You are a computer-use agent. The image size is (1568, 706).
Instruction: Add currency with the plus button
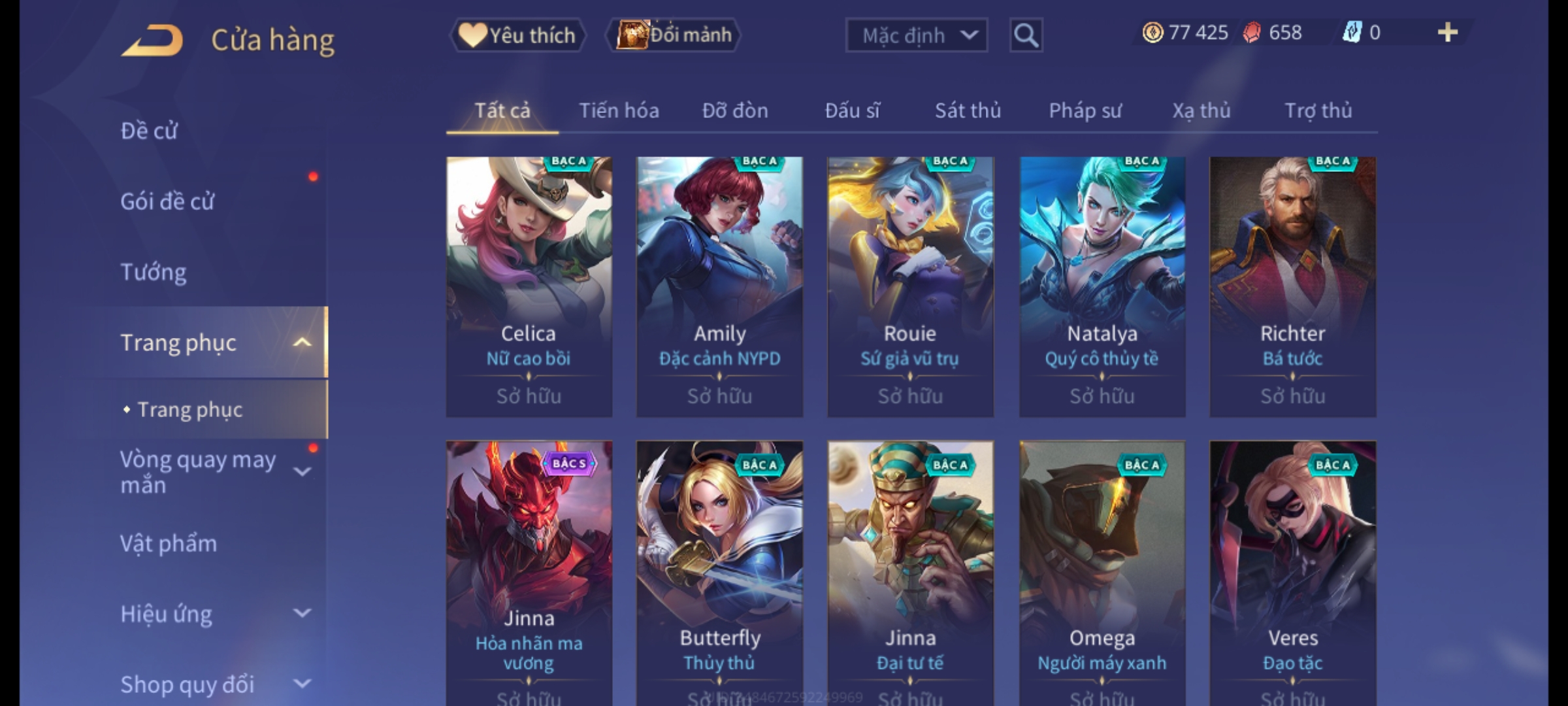[x=1447, y=33]
